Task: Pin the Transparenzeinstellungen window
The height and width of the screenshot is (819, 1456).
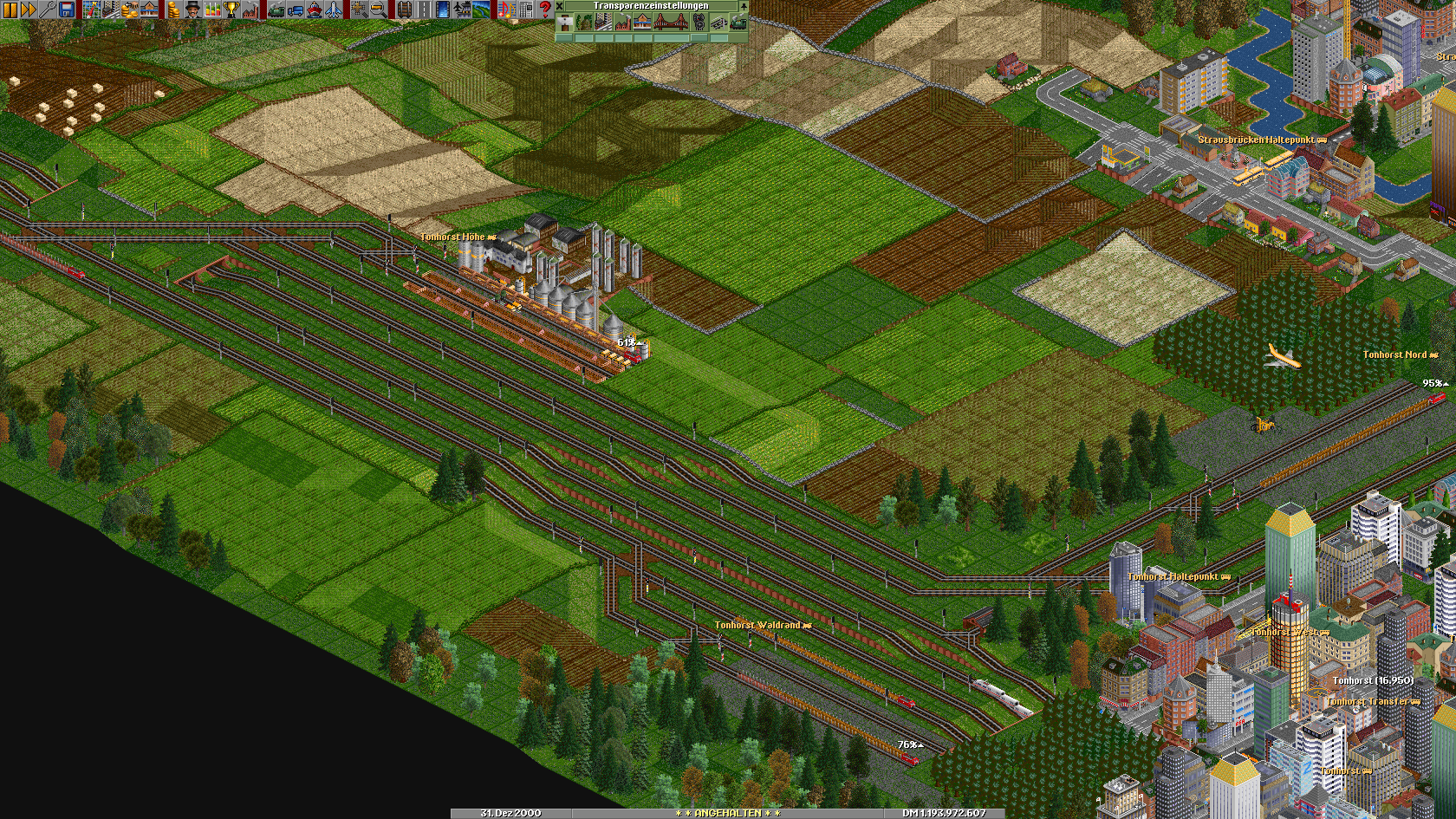Action: pos(743,5)
